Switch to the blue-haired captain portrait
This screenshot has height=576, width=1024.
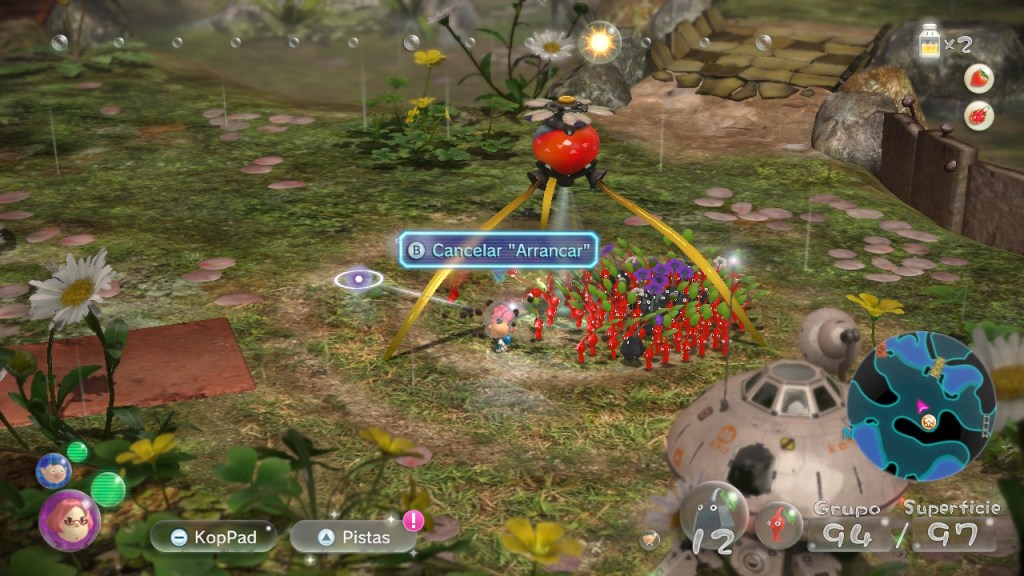pos(52,470)
